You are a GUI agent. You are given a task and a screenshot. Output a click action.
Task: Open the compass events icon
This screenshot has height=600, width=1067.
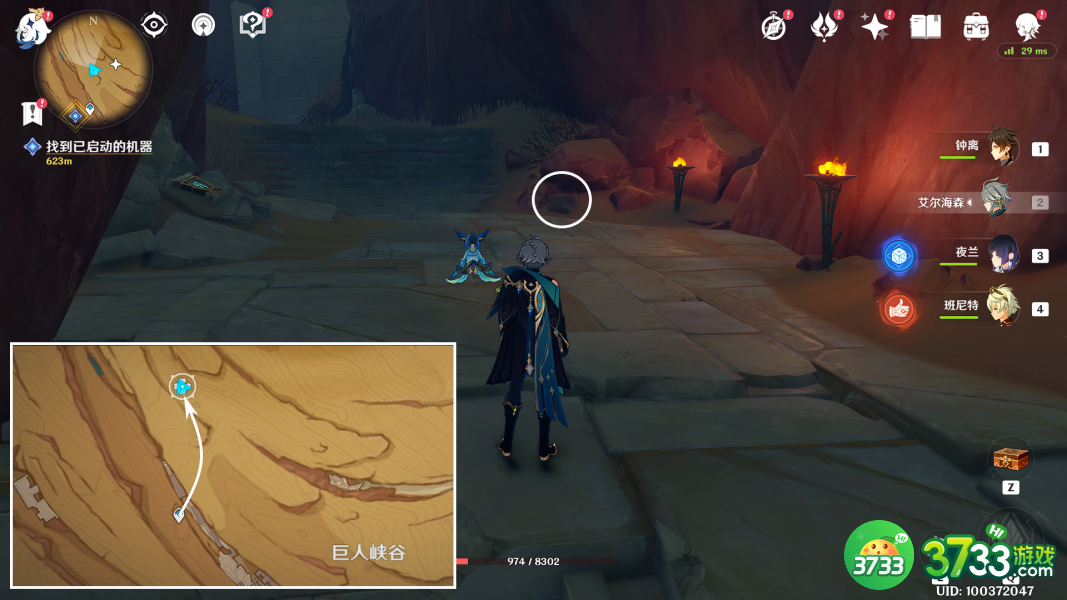[773, 27]
